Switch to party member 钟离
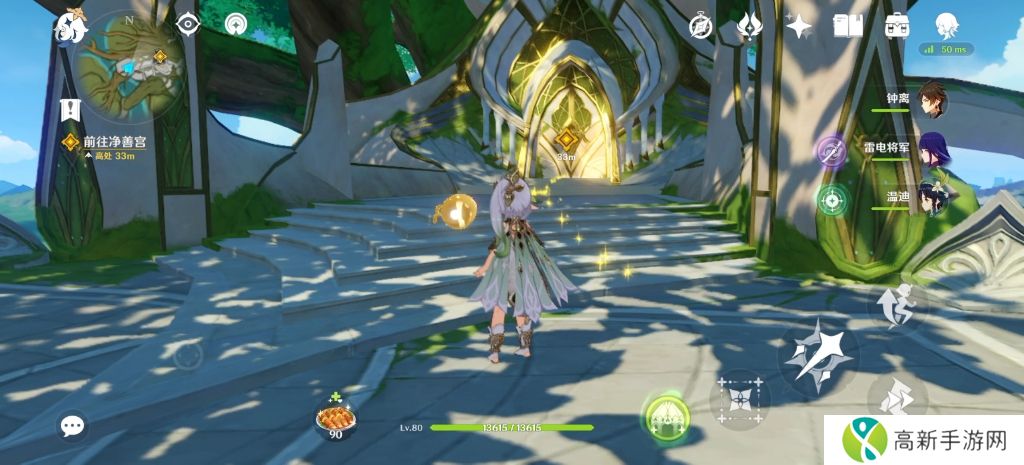1024x465 pixels. click(932, 99)
